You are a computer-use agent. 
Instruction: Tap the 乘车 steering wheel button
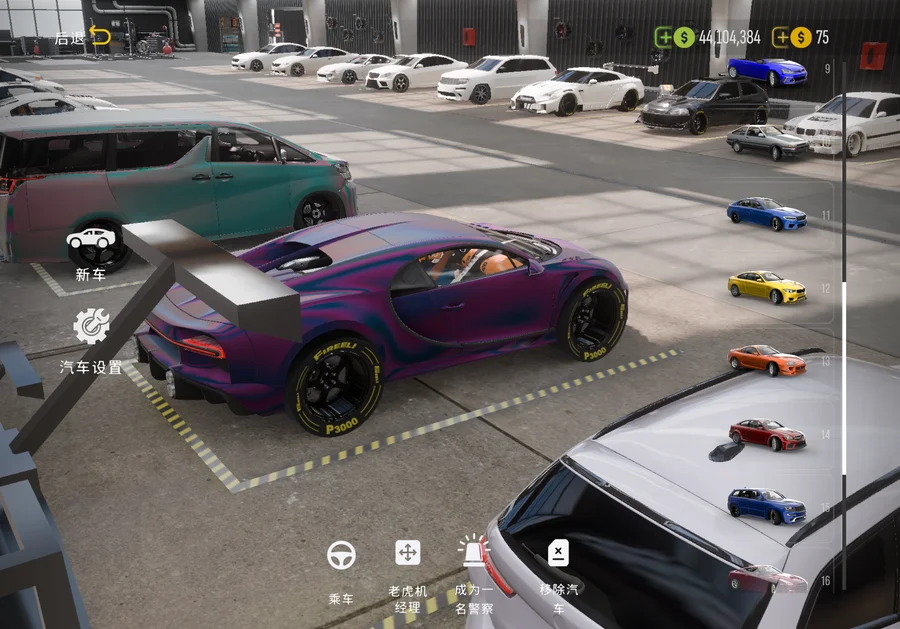(x=341, y=572)
